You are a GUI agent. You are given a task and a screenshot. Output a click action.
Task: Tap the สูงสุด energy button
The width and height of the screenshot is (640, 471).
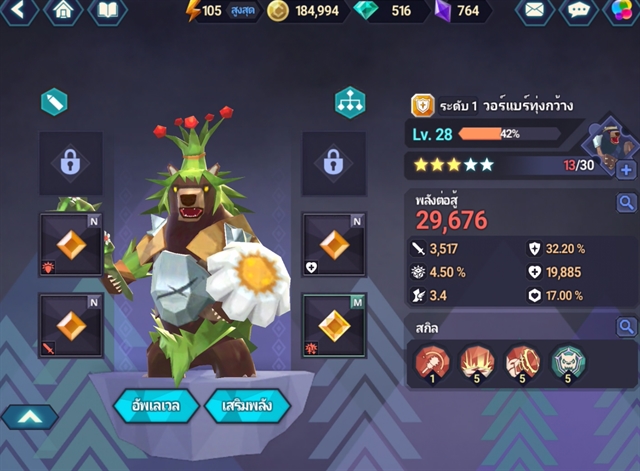coord(242,11)
